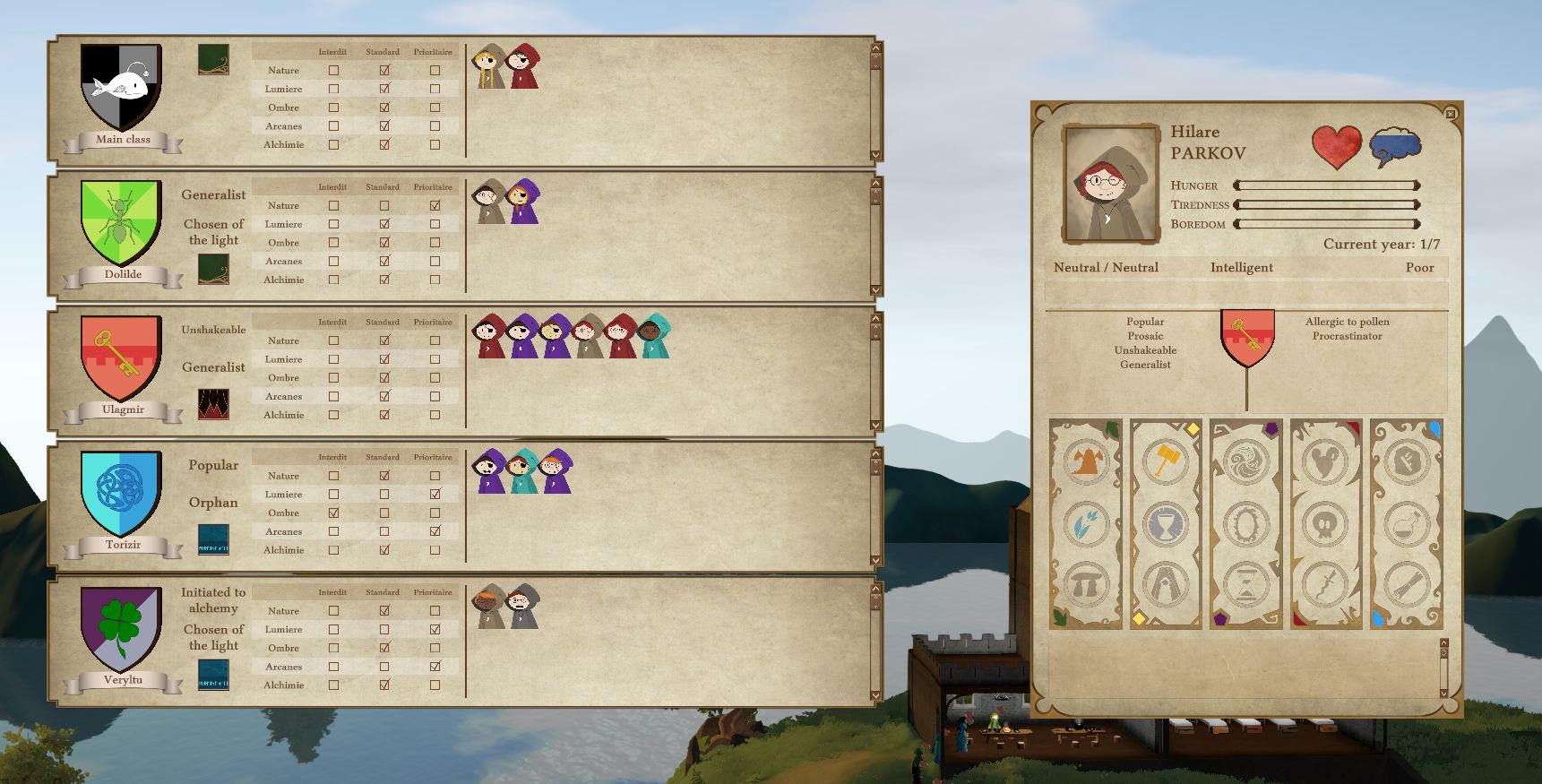Uncheck Standard Alchimie in the Main class

click(384, 144)
